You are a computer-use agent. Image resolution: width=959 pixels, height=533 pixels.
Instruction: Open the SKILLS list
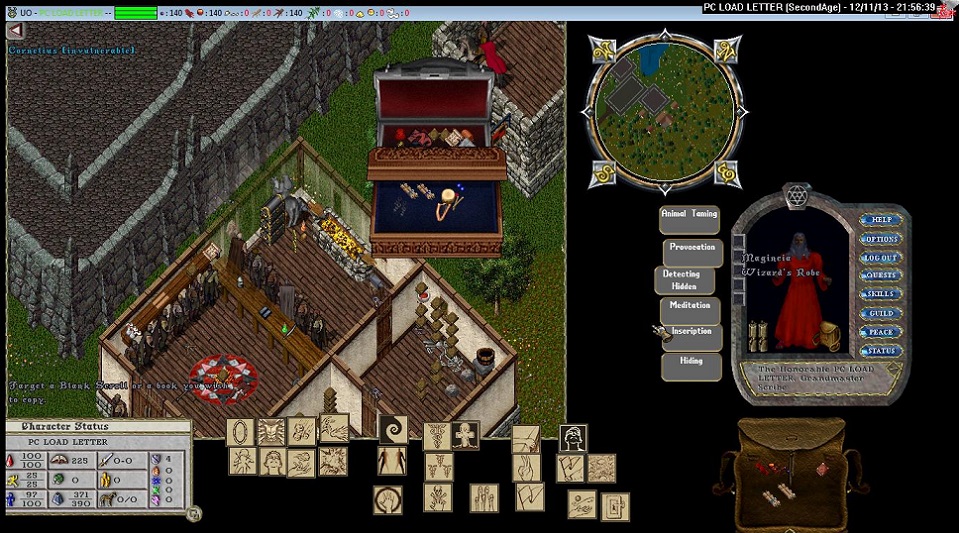(x=880, y=294)
